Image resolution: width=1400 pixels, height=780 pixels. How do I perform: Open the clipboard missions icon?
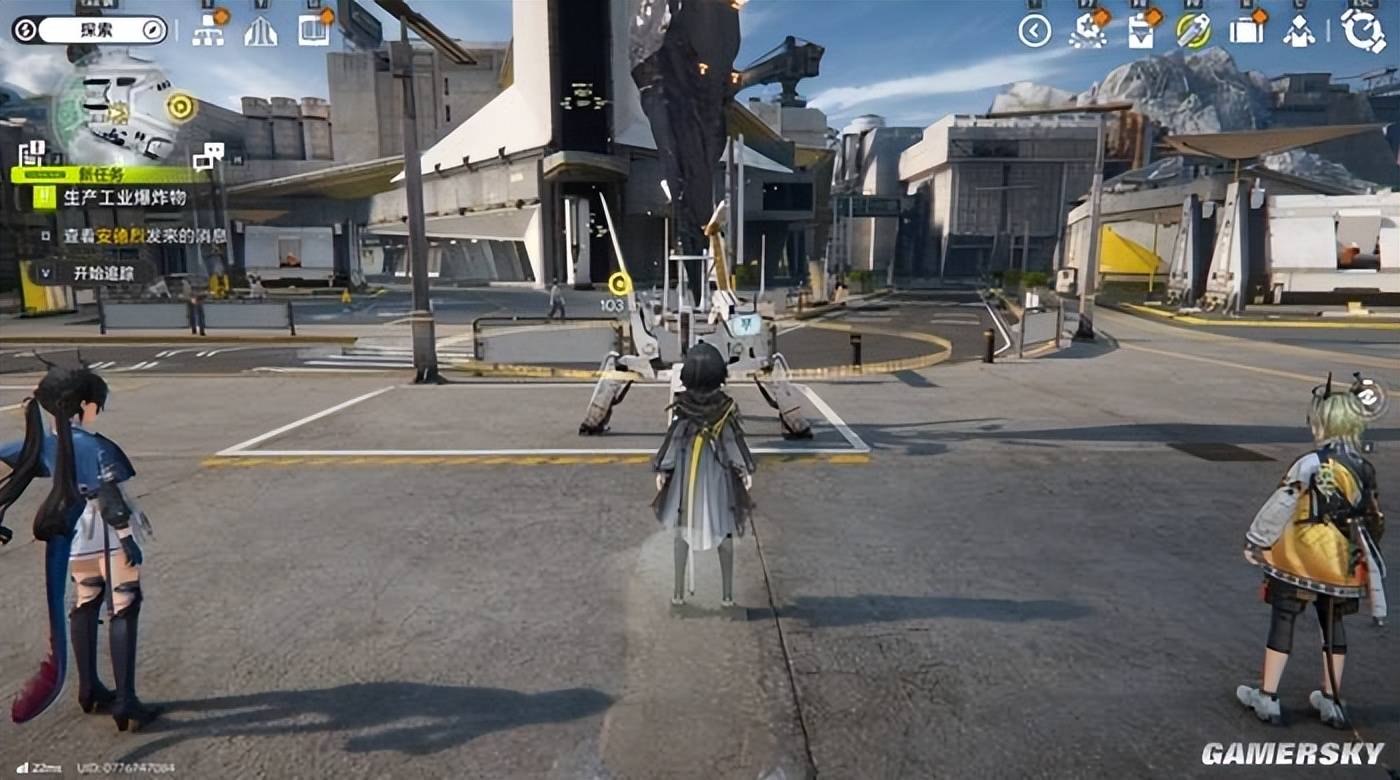(x=1140, y=31)
